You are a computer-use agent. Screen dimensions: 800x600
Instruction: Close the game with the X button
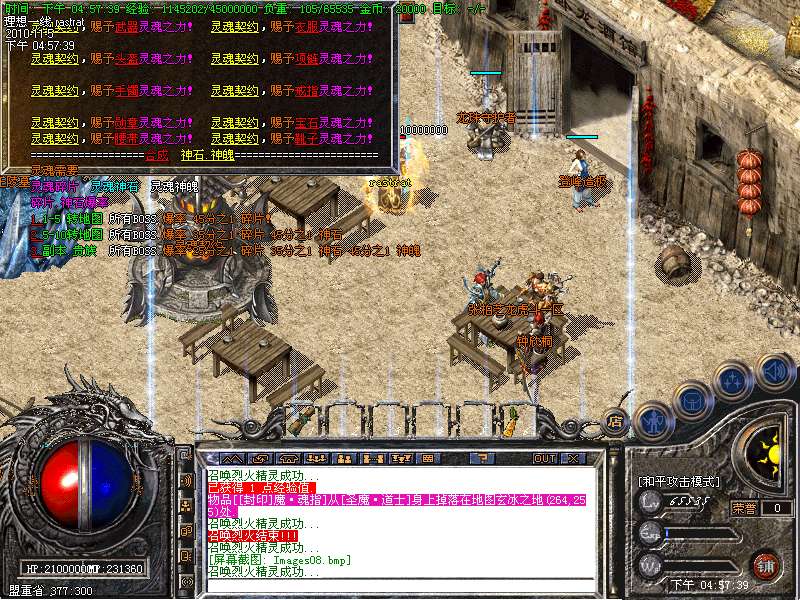(574, 458)
